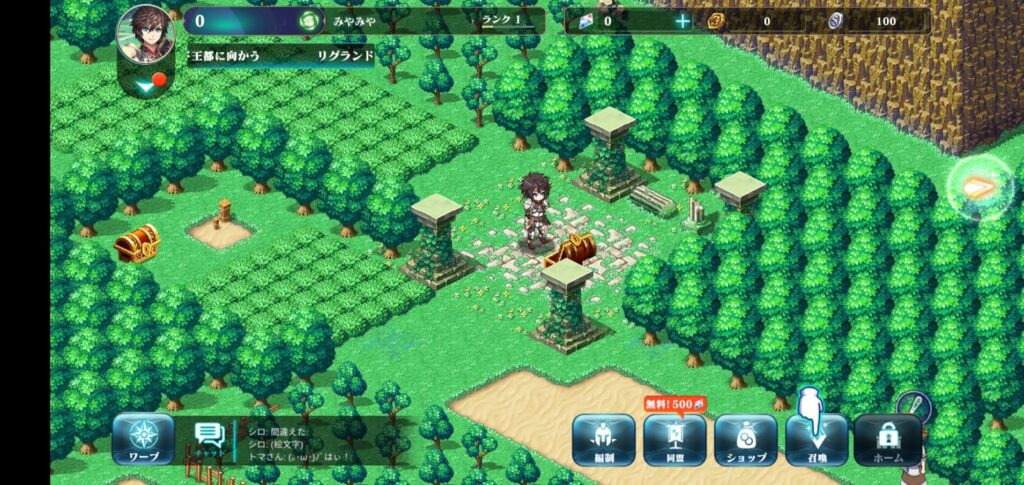Screen dimensions: 1024x485
Task: Open the 編制 (Formation) menu
Action: tap(603, 440)
